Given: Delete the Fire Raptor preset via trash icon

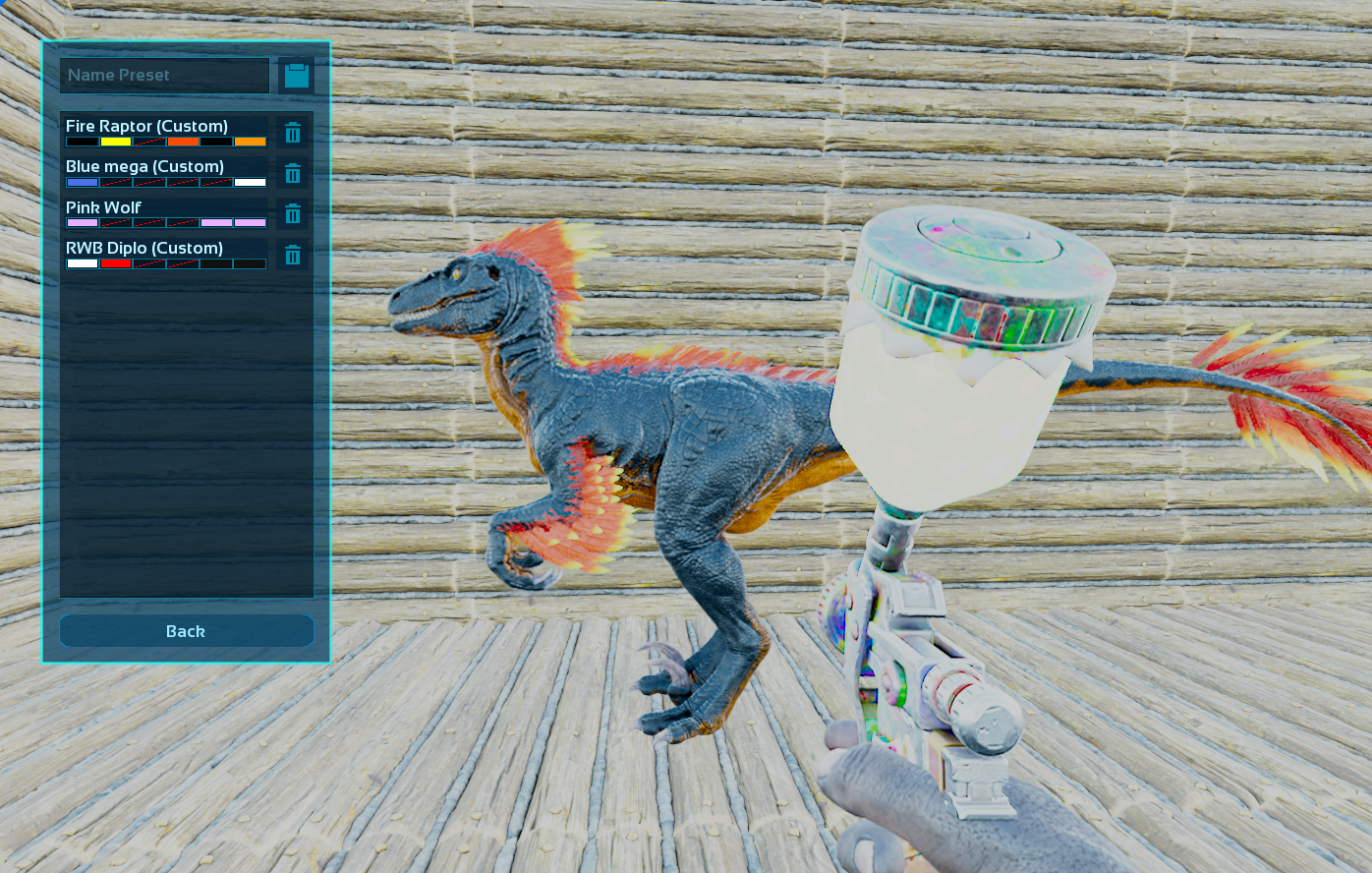Looking at the screenshot, I should (x=293, y=133).
